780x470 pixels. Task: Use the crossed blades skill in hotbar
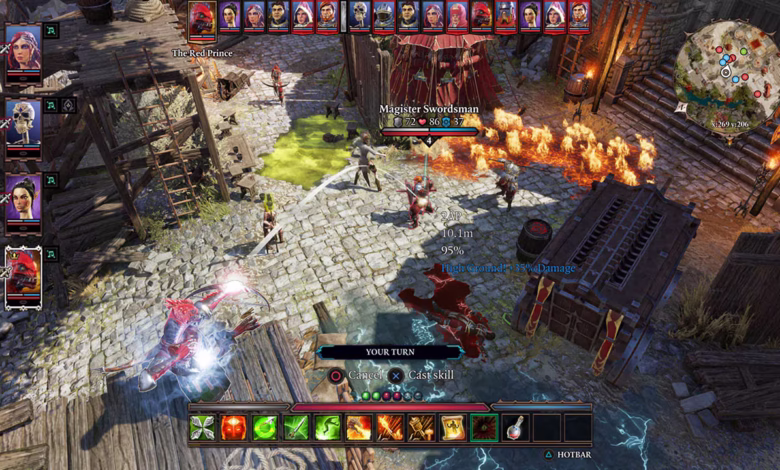203,428
